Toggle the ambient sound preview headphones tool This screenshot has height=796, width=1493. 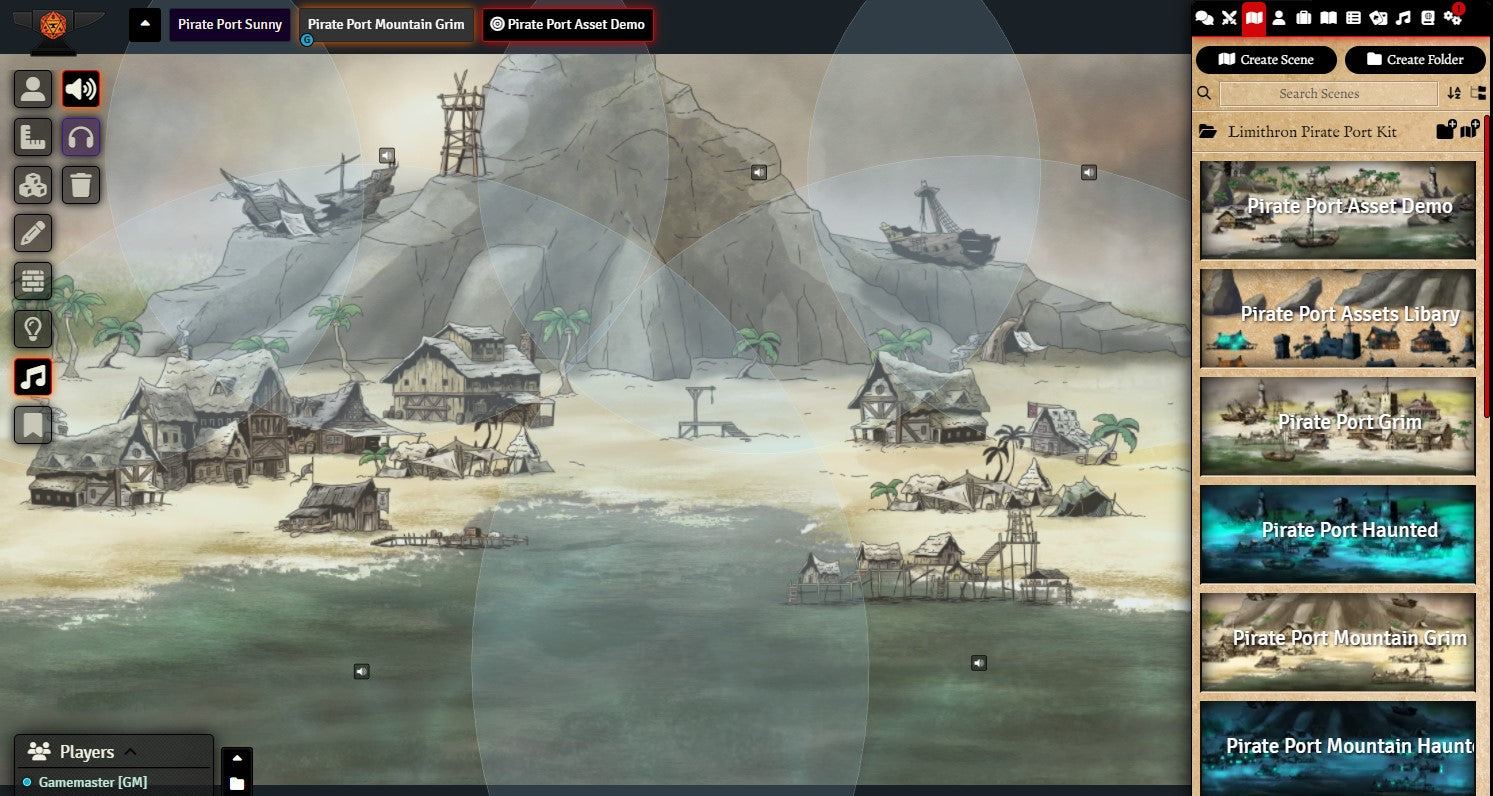(x=81, y=137)
